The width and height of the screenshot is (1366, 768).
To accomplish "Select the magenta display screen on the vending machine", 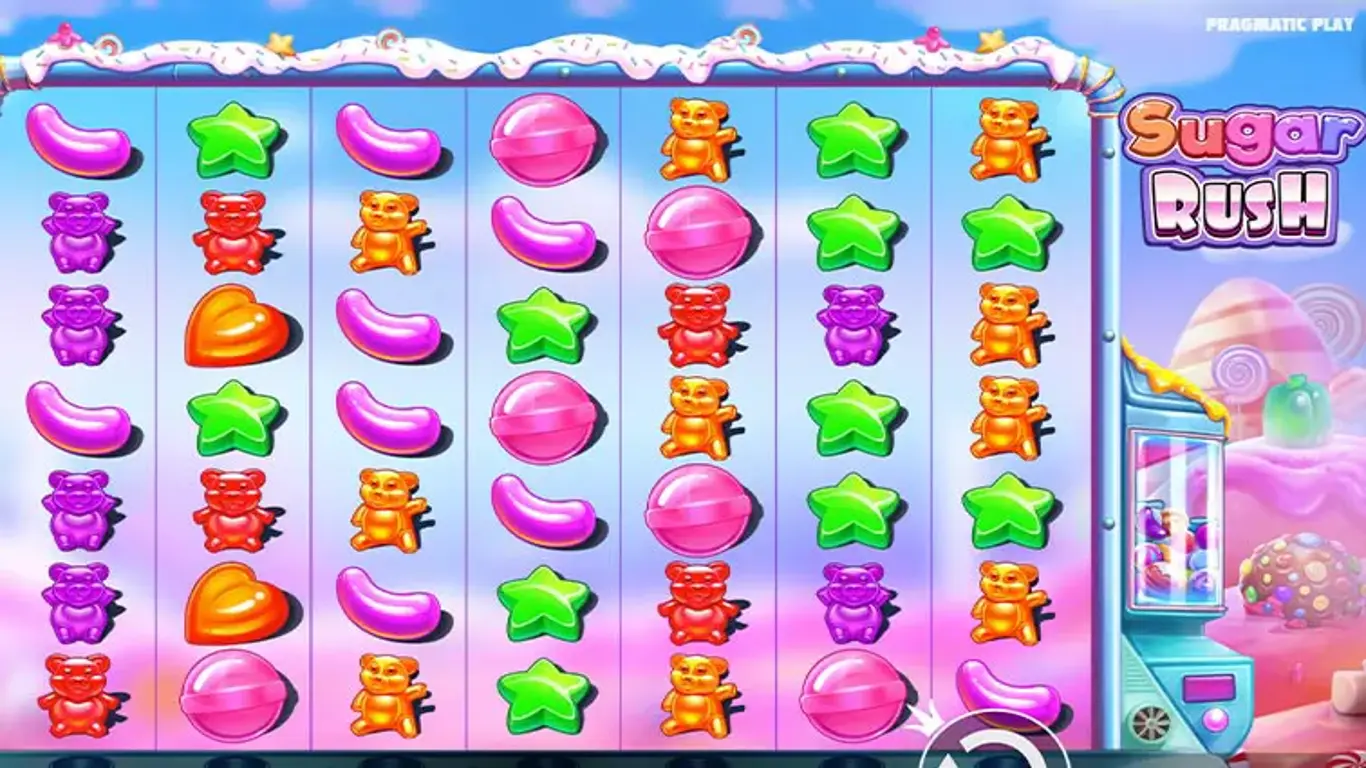I will point(1208,688).
